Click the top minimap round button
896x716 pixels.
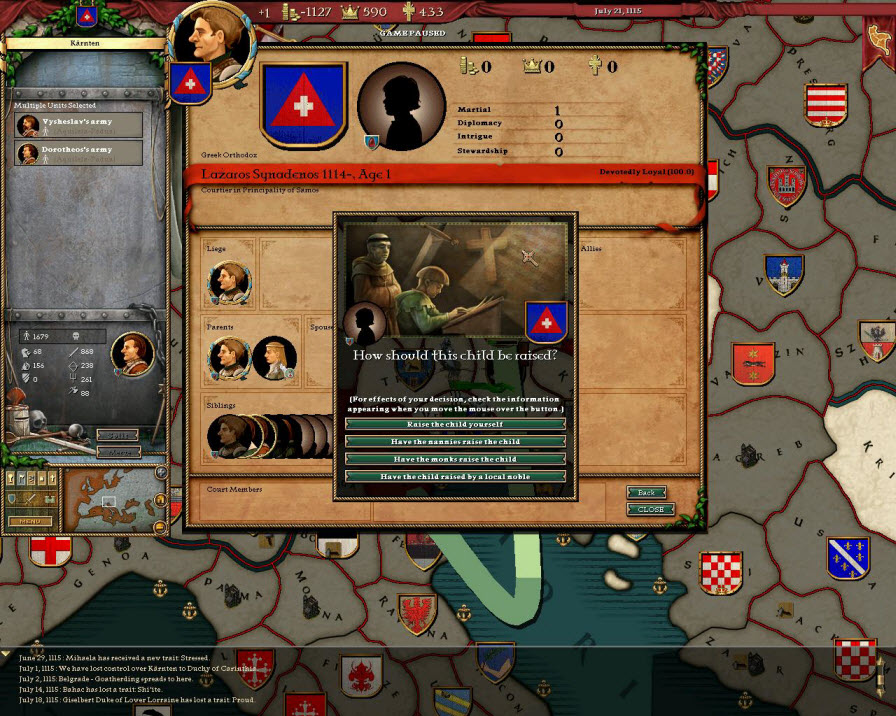(161, 472)
